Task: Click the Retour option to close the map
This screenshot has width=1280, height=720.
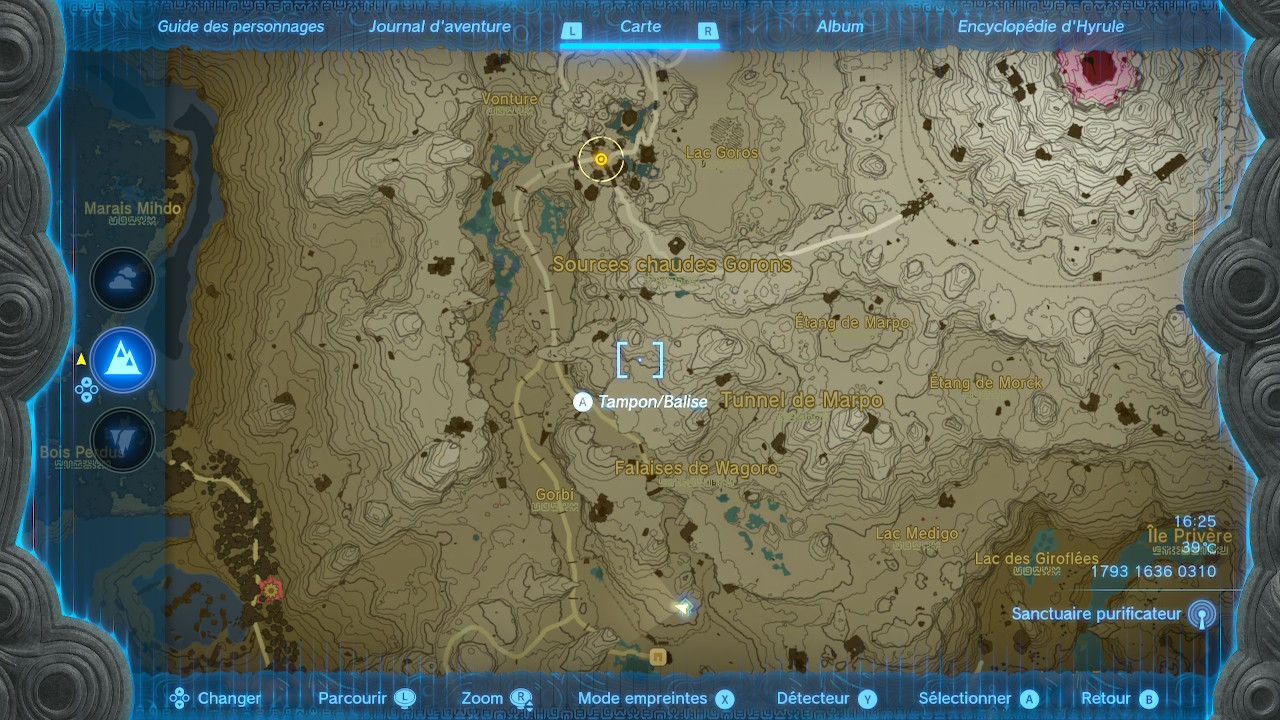Action: pyautogui.click(x=1119, y=699)
